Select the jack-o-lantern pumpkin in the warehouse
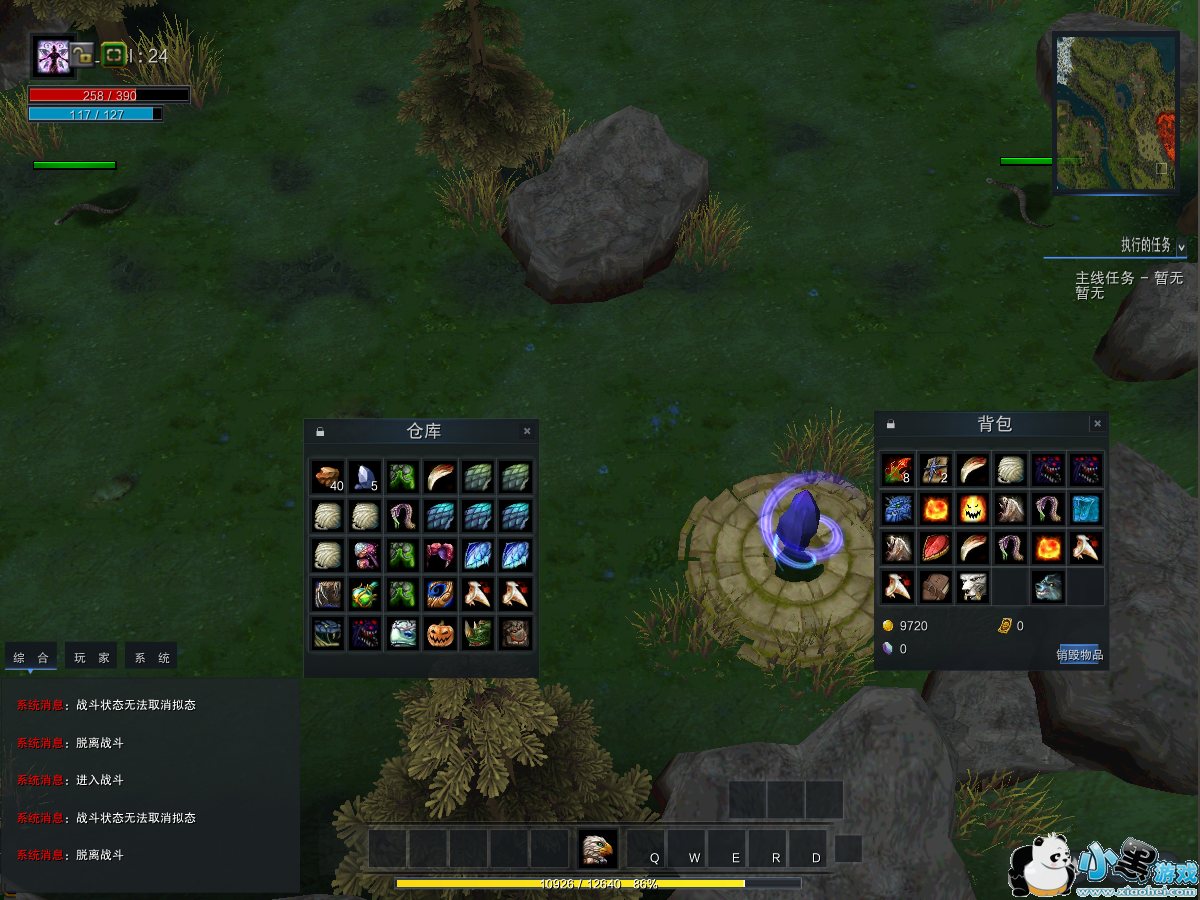This screenshot has width=1200, height=900. [440, 633]
